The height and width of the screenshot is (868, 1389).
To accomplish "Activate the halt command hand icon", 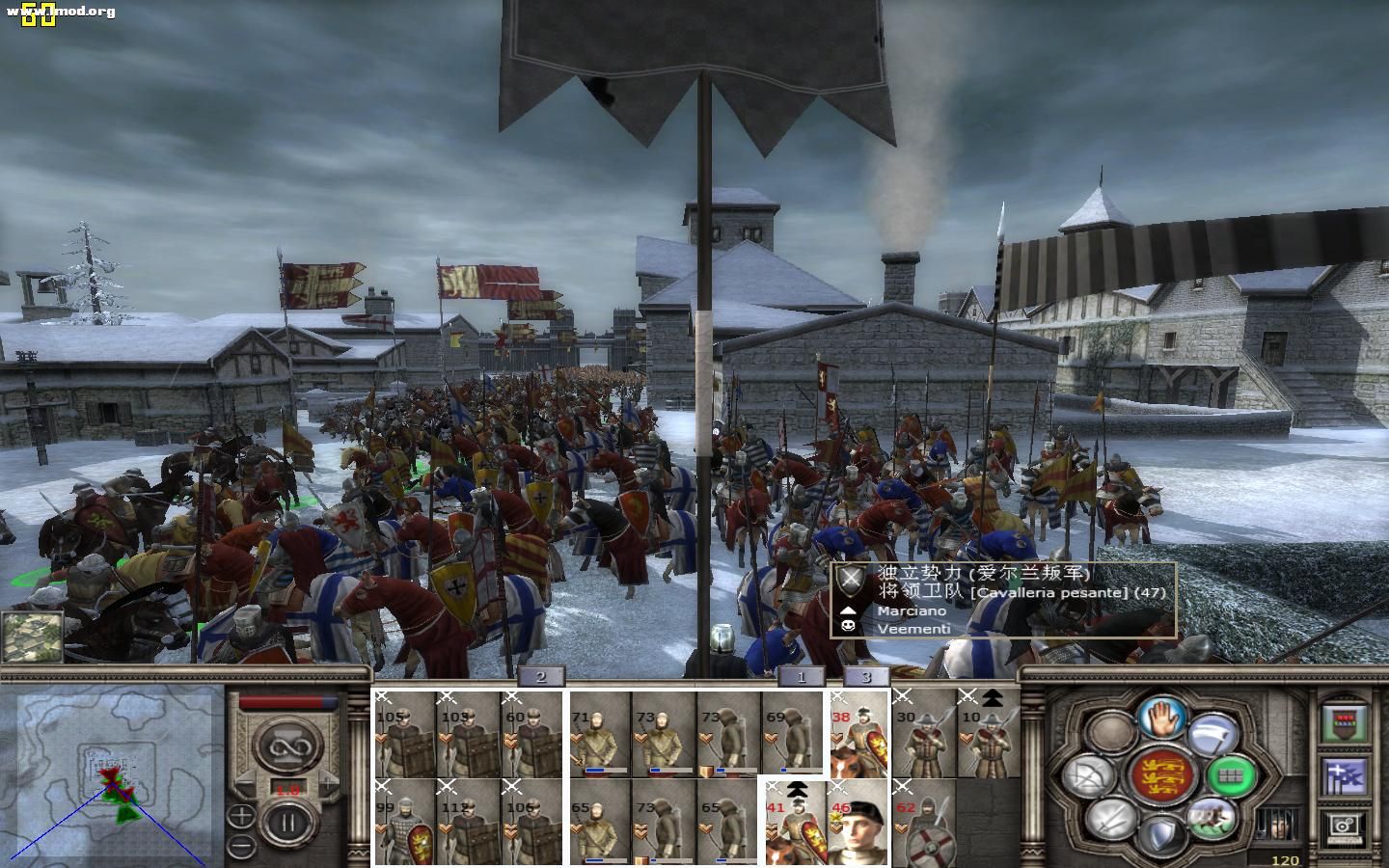I will pos(1161,716).
